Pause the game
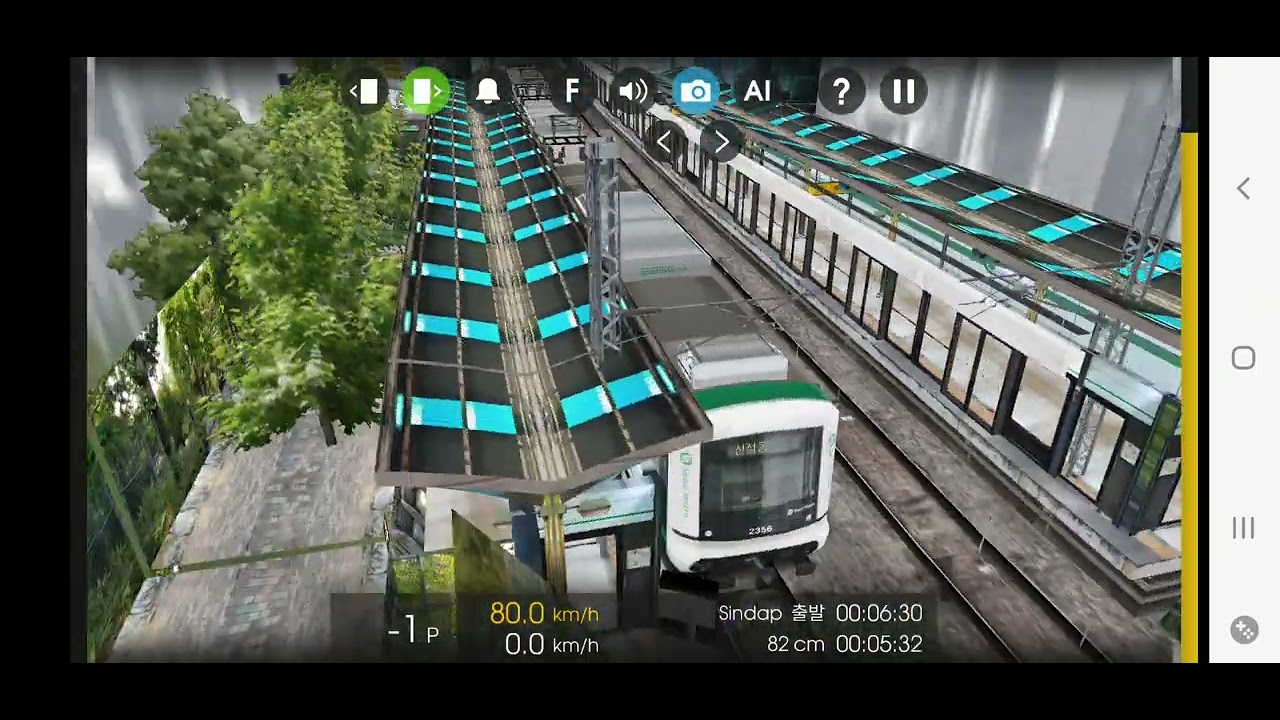This screenshot has height=720, width=1280. (904, 92)
